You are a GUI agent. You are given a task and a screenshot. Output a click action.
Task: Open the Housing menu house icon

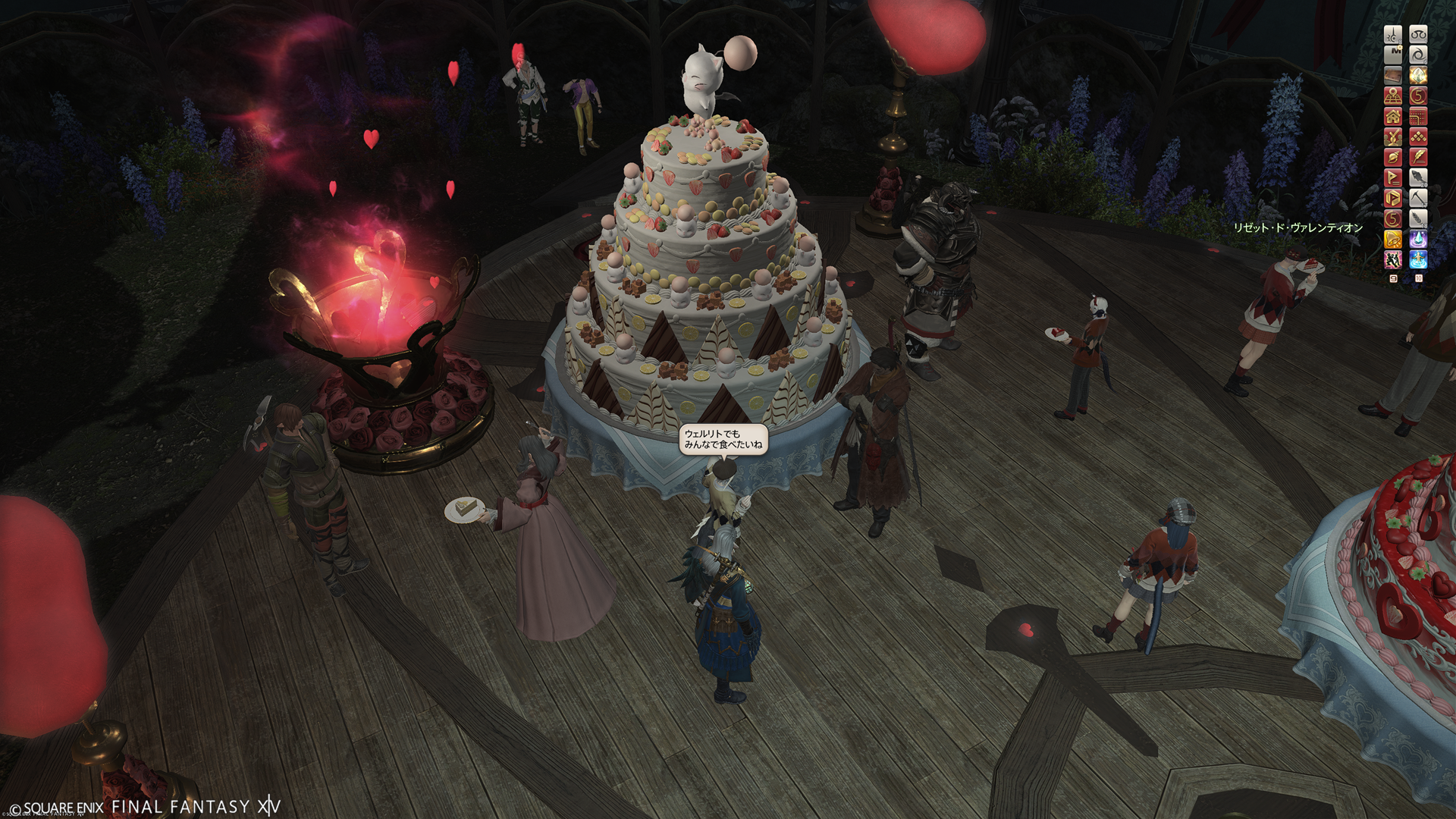(1393, 116)
